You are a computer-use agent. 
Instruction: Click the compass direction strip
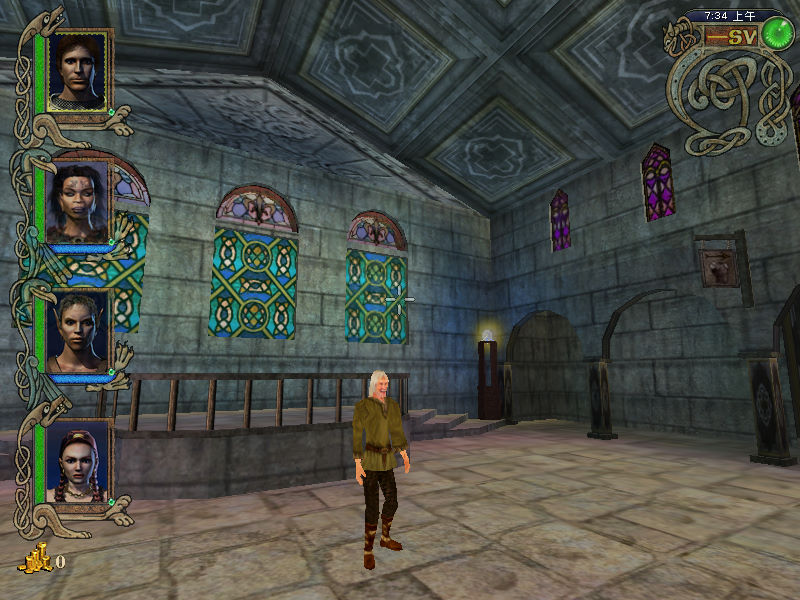pyautogui.click(x=730, y=37)
